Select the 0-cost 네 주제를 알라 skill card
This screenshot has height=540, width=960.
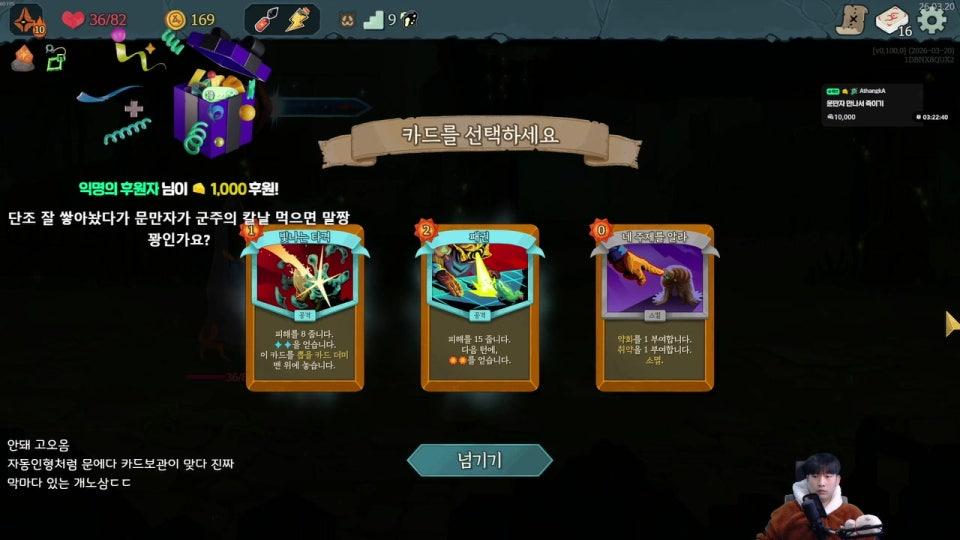(656, 307)
